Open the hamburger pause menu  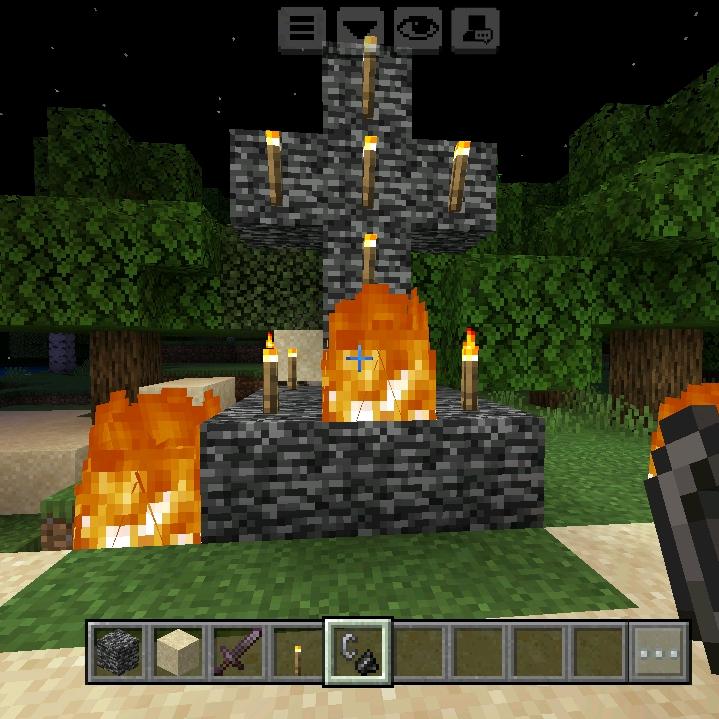[301, 30]
